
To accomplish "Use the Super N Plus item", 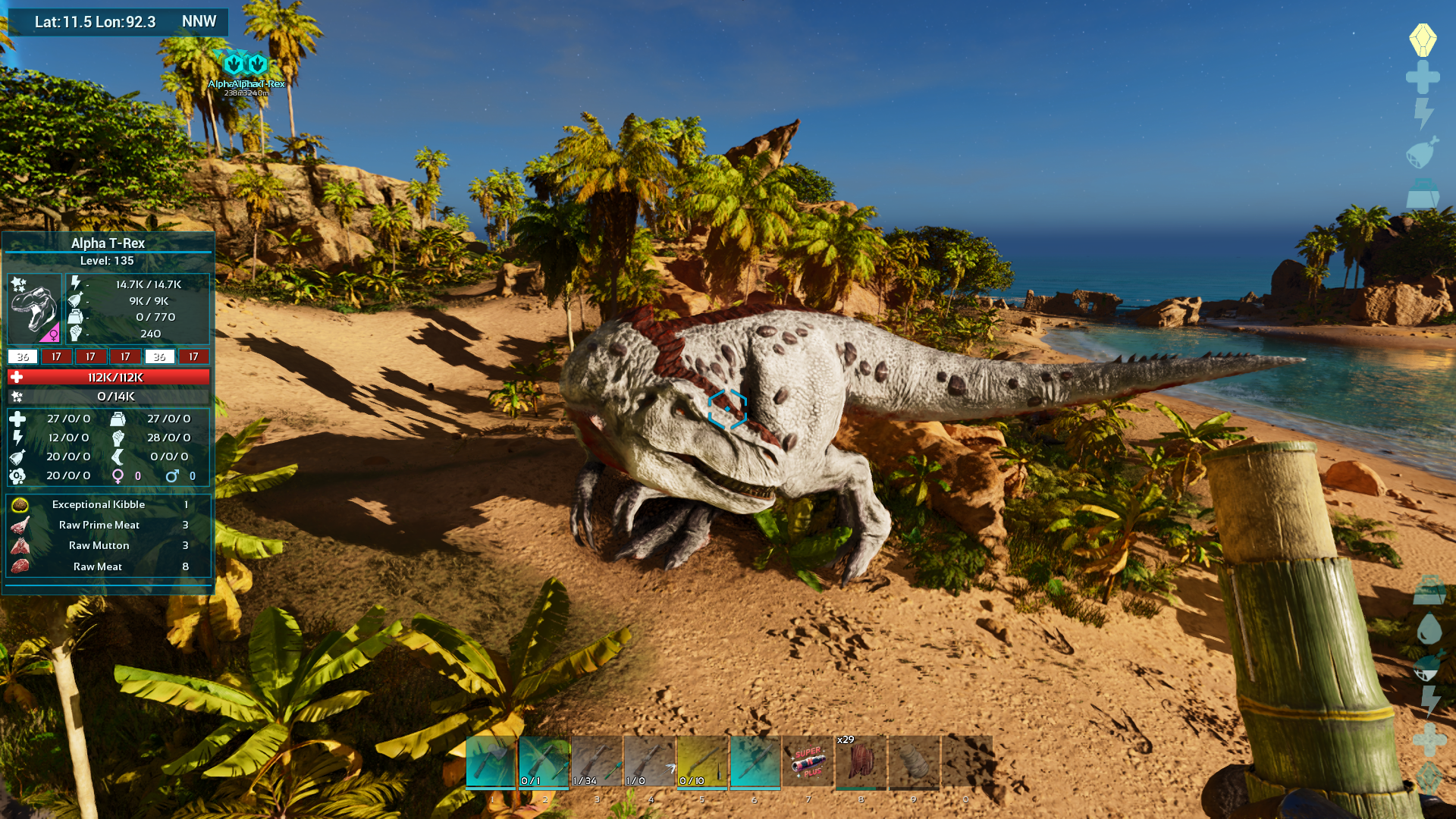I will (808, 762).
